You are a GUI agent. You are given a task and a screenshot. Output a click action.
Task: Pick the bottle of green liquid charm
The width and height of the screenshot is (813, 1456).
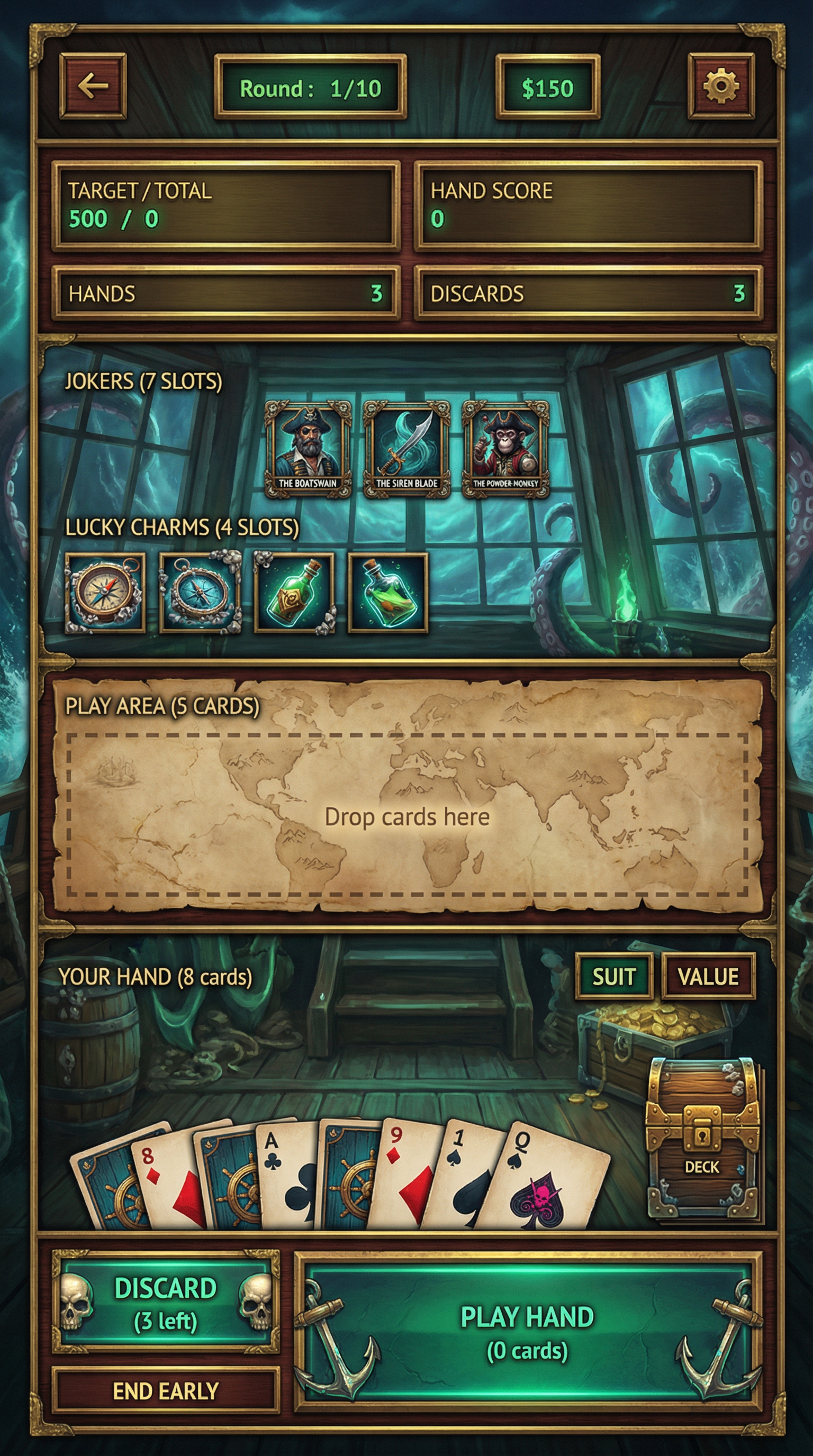(388, 592)
